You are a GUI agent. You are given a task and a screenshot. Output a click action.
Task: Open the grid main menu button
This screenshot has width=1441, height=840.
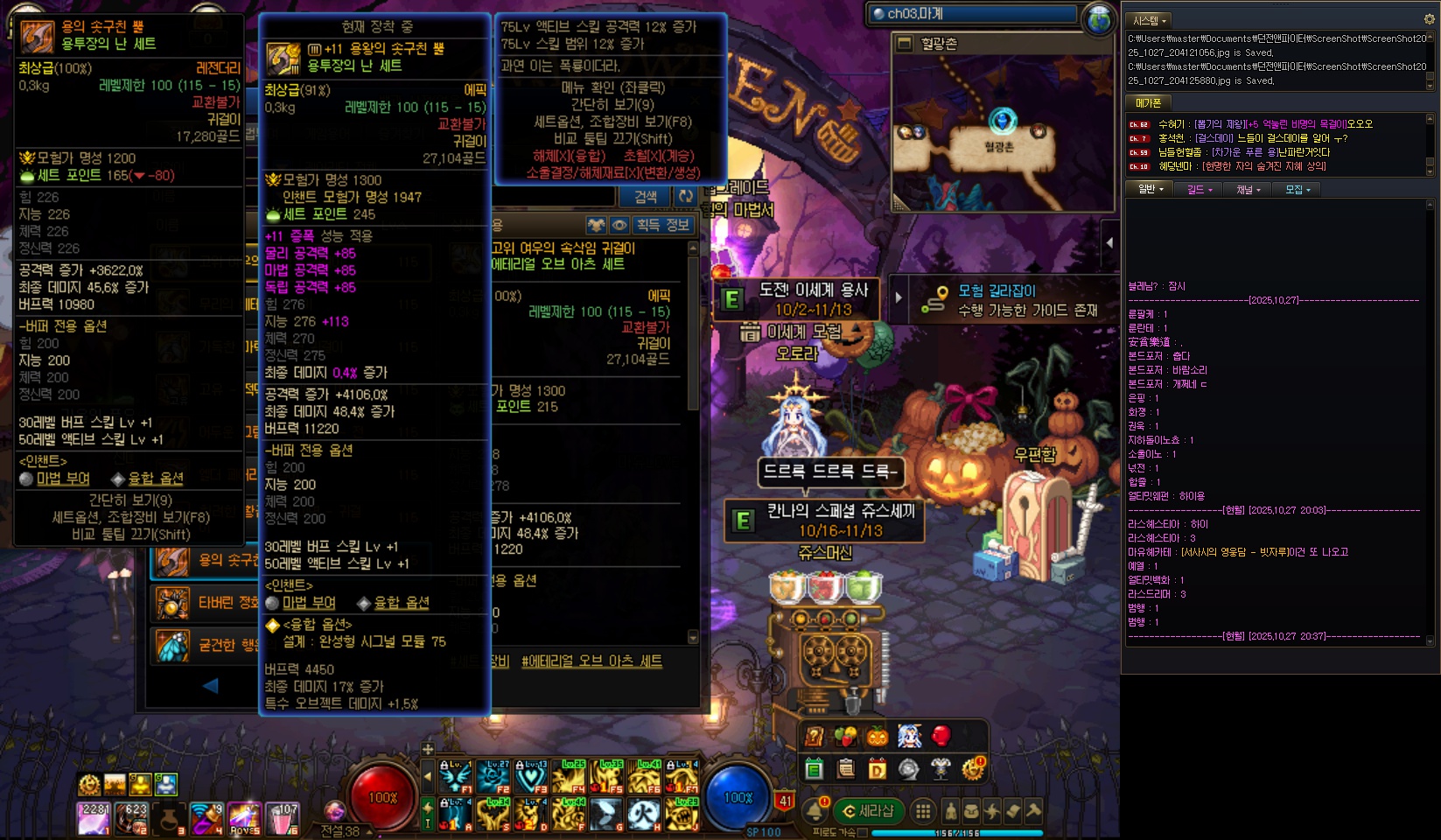[922, 811]
